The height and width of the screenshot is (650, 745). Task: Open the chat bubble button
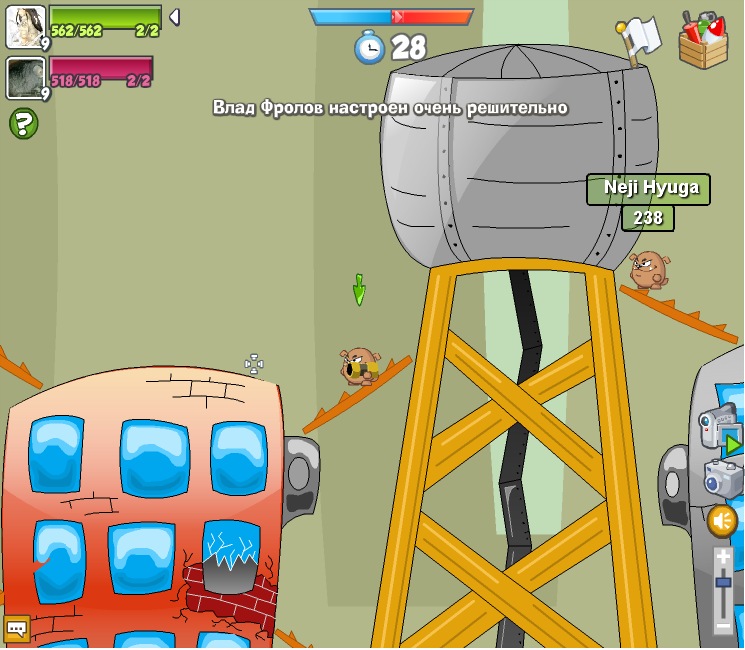tap(16, 628)
